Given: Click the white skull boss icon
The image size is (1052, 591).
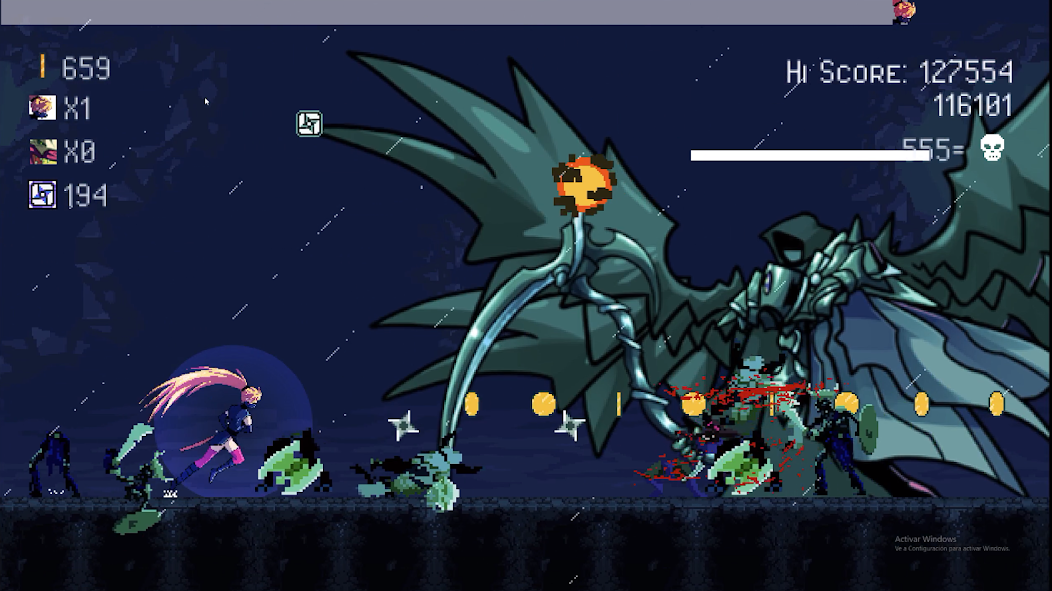Looking at the screenshot, I should (x=991, y=148).
